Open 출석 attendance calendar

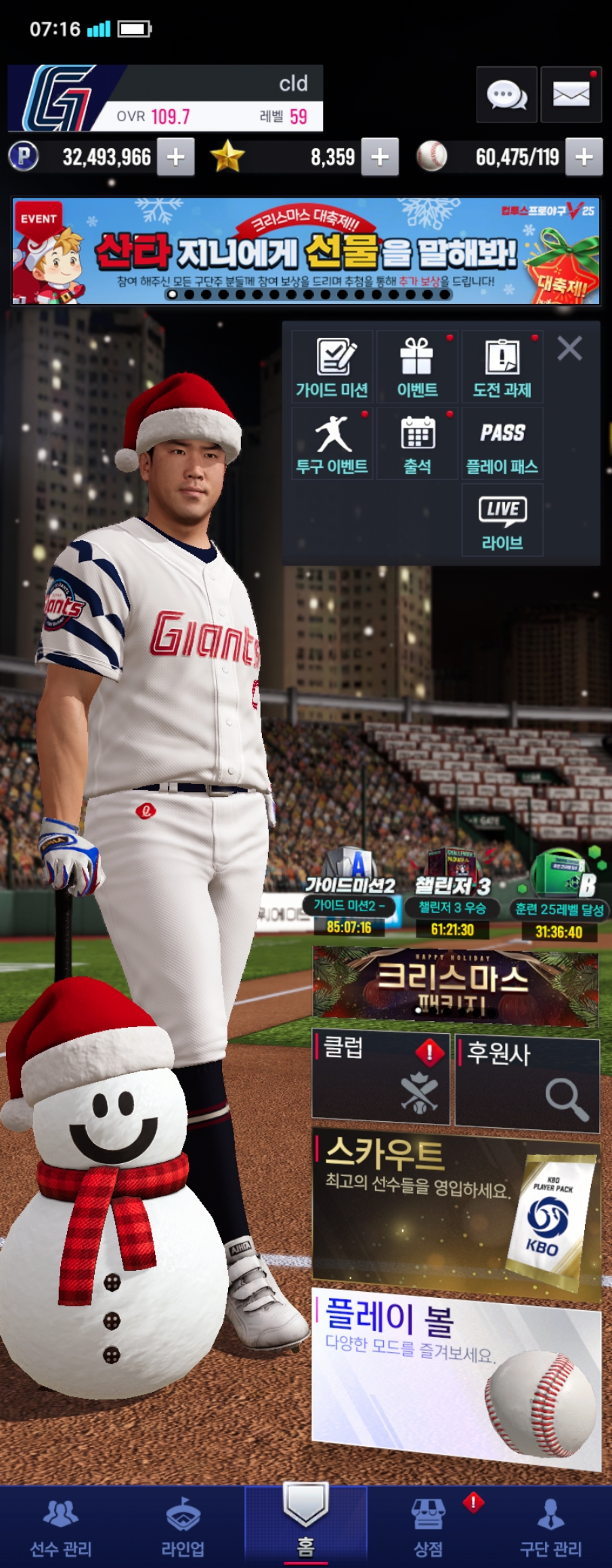(417, 444)
